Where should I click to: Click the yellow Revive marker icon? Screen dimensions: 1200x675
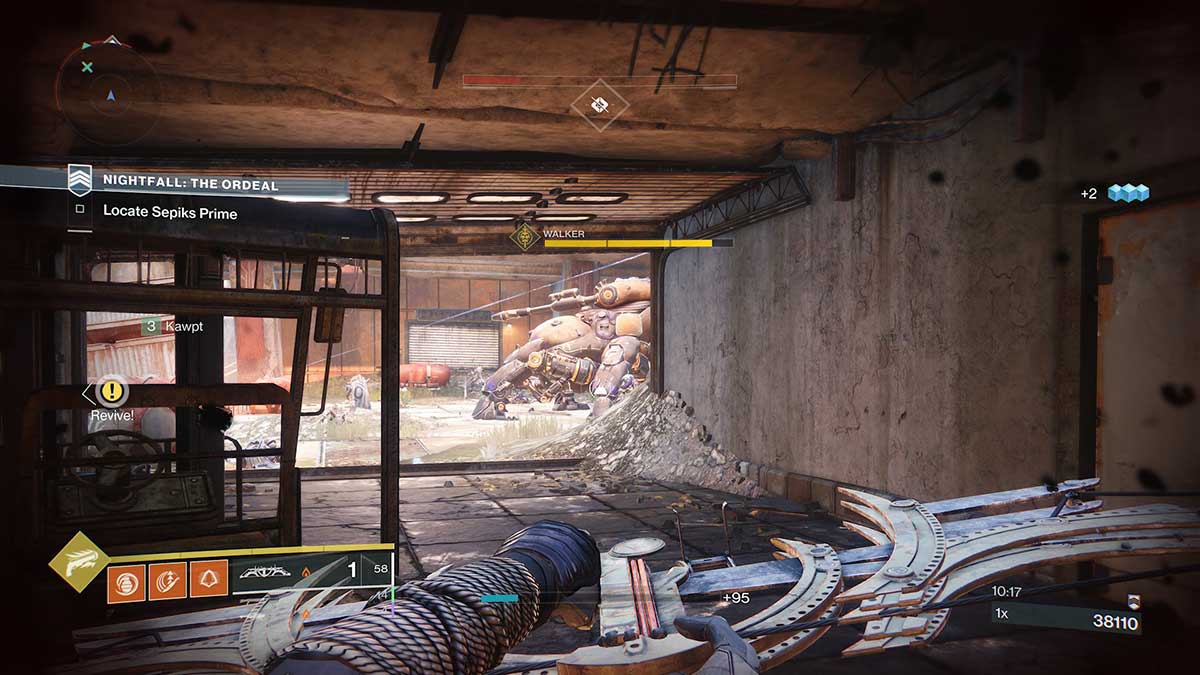tap(112, 391)
